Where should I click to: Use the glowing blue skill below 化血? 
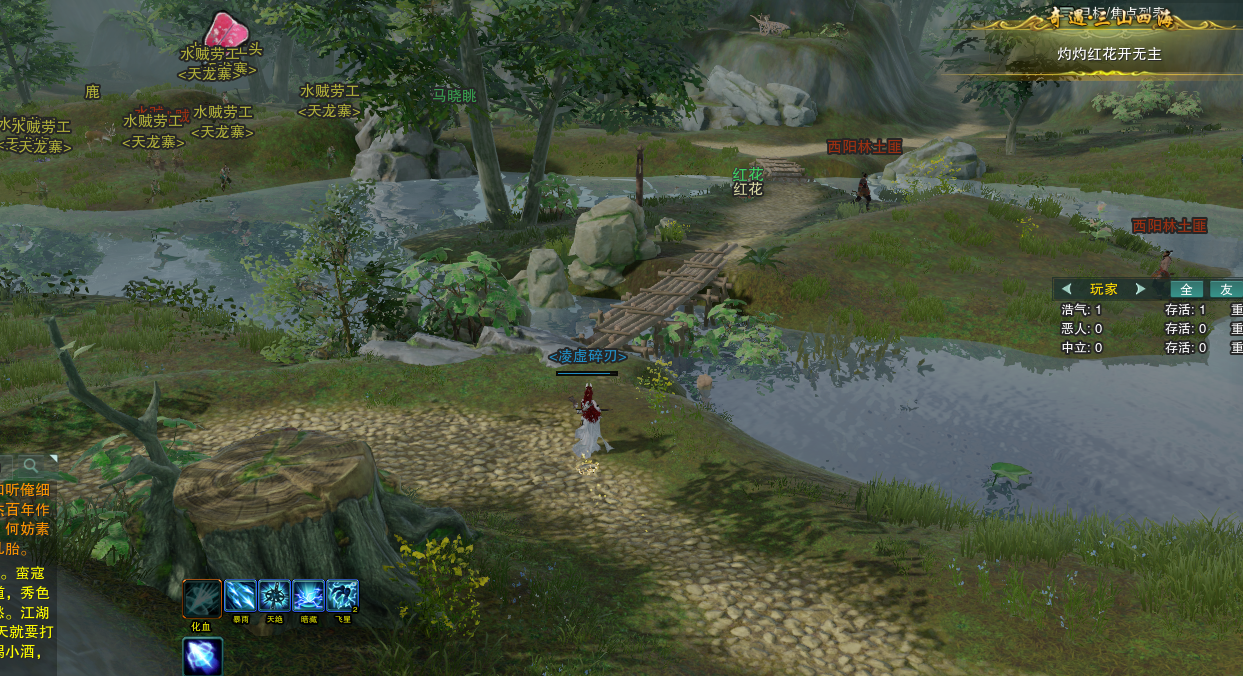pos(202,657)
